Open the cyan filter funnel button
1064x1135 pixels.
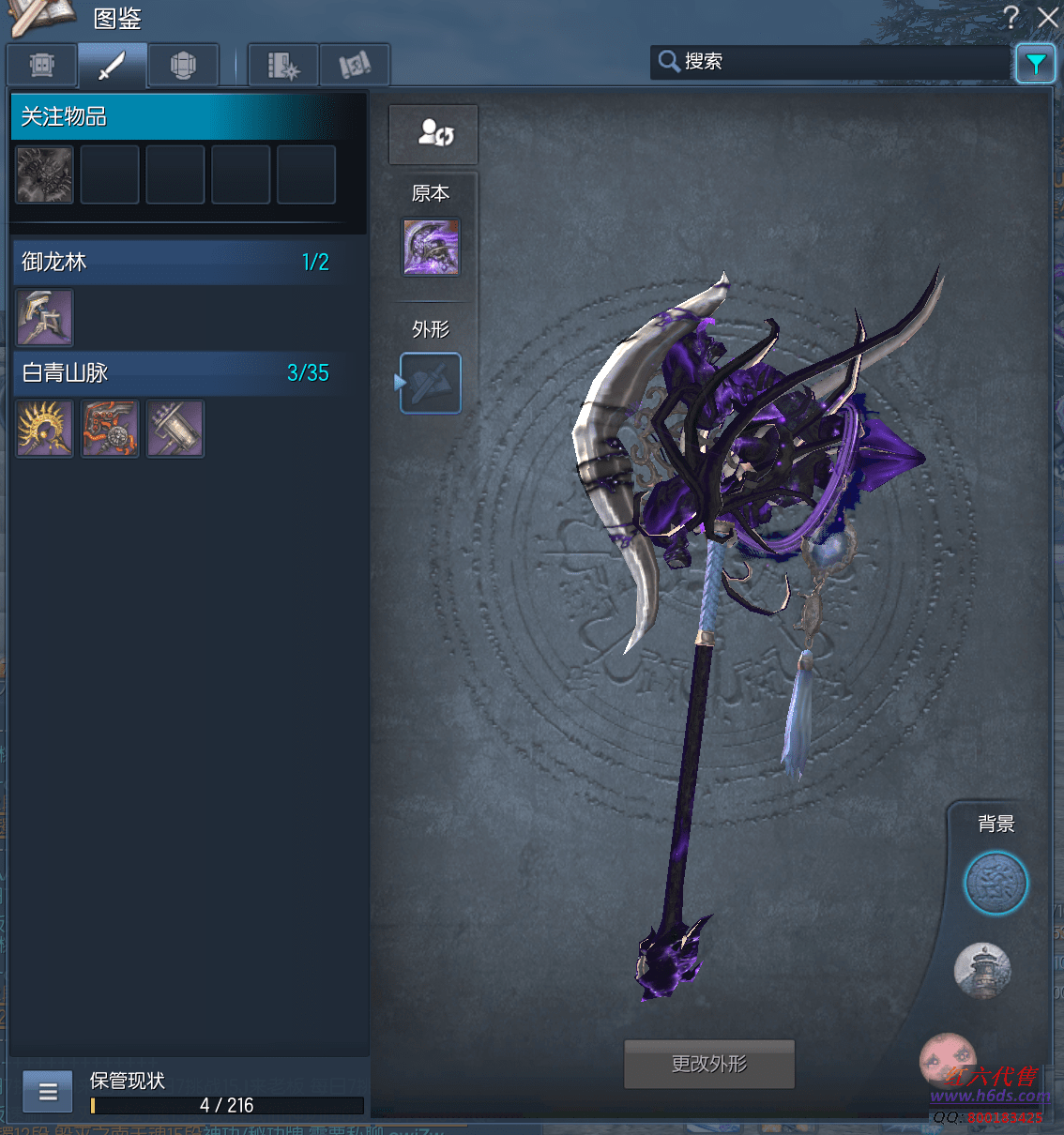(1035, 64)
